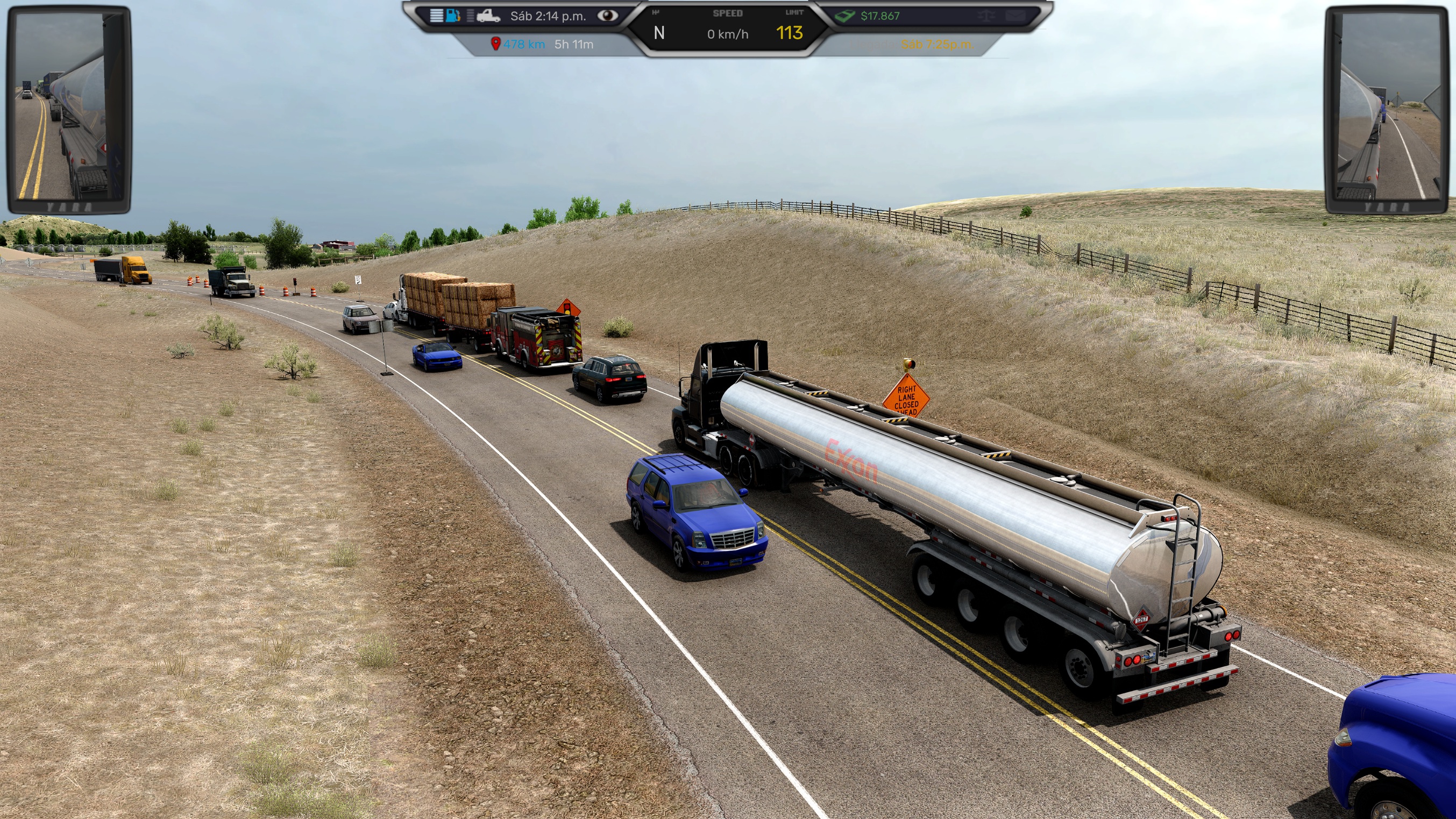Open the dimmed mail envelope icon

pos(1015,16)
